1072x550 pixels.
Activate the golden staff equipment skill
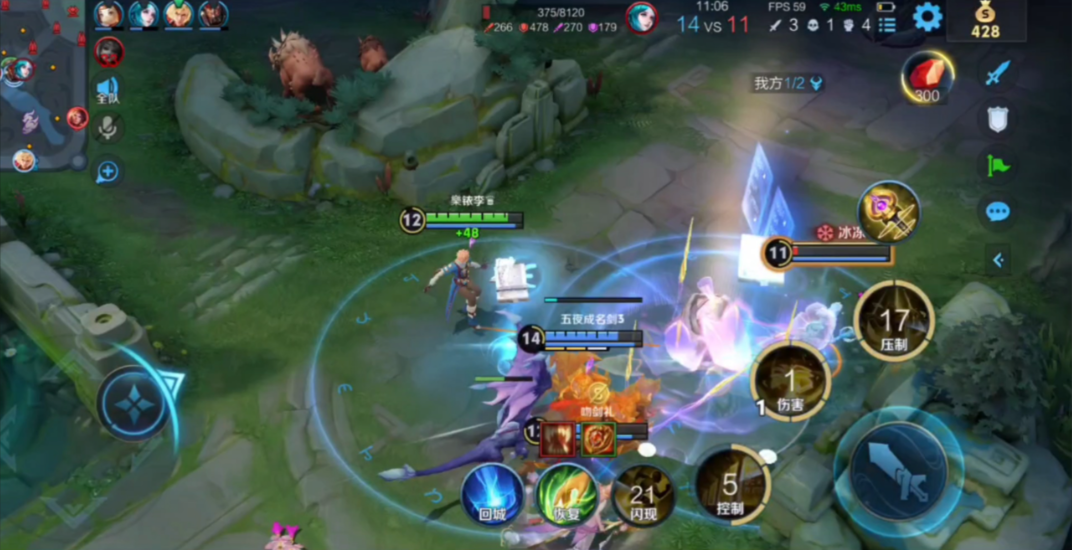coord(887,212)
